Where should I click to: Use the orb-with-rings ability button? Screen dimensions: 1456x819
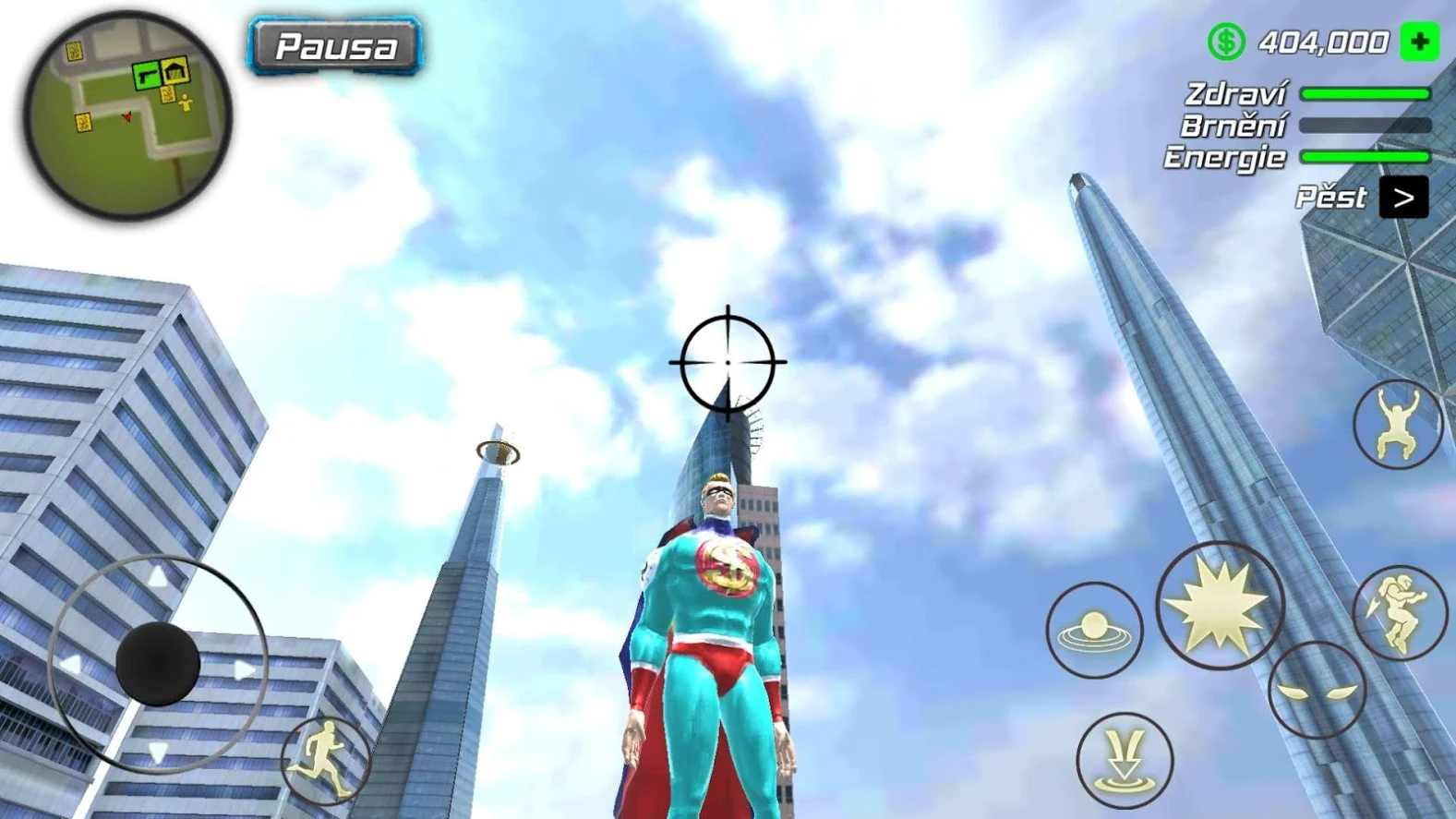point(1094,631)
